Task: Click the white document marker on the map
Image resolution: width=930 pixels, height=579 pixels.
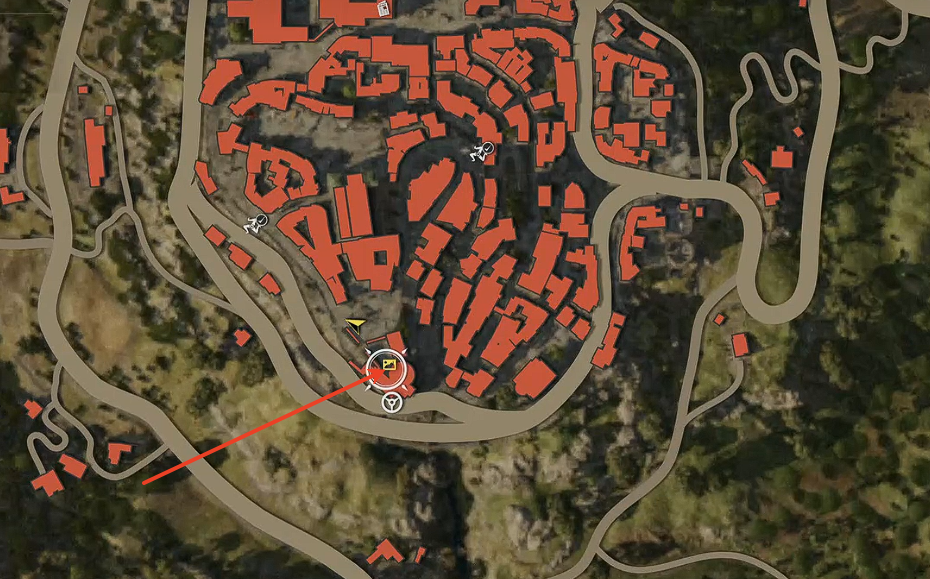Action: pos(384,9)
